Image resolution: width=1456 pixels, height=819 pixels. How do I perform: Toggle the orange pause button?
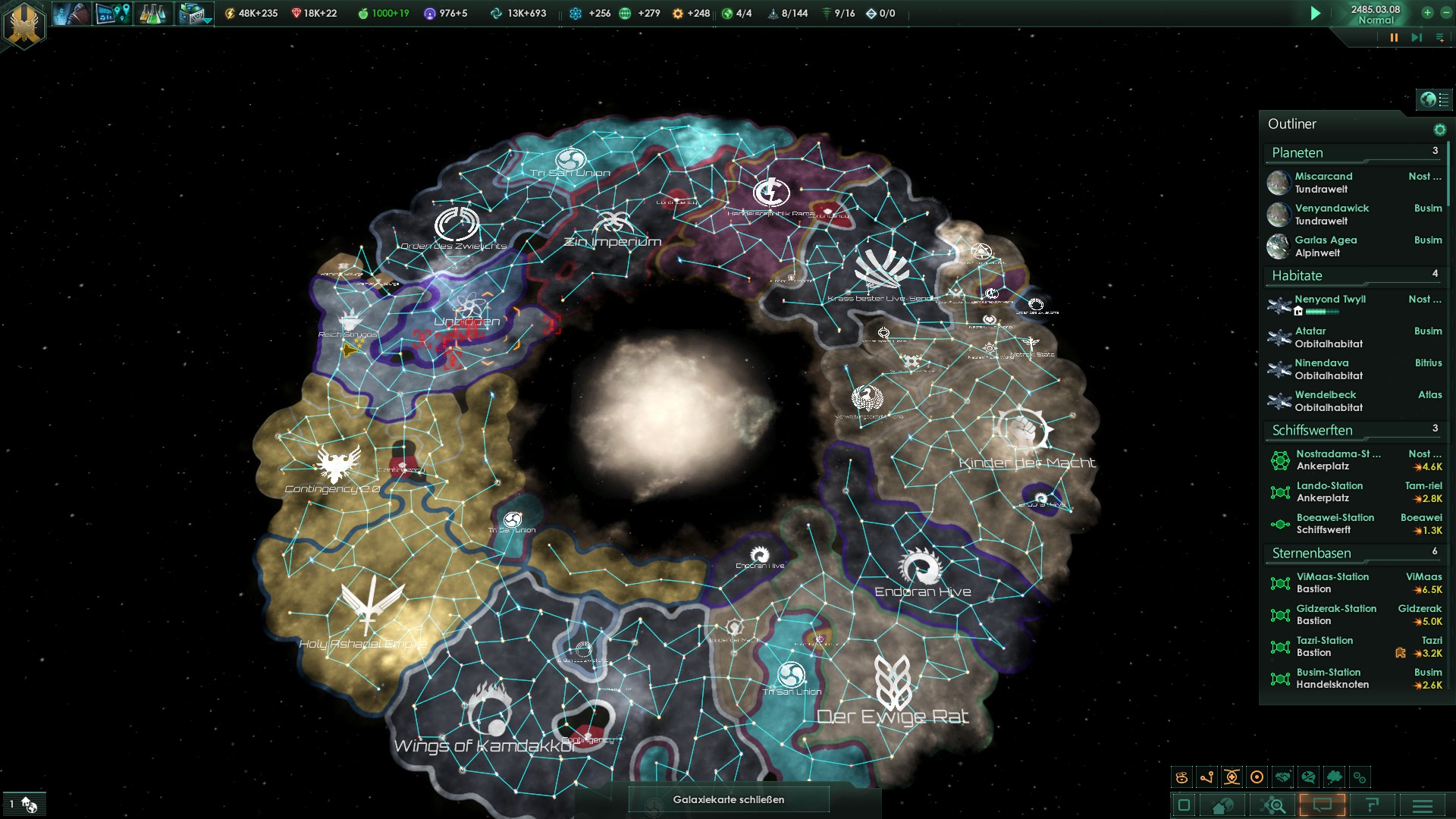[x=1394, y=37]
